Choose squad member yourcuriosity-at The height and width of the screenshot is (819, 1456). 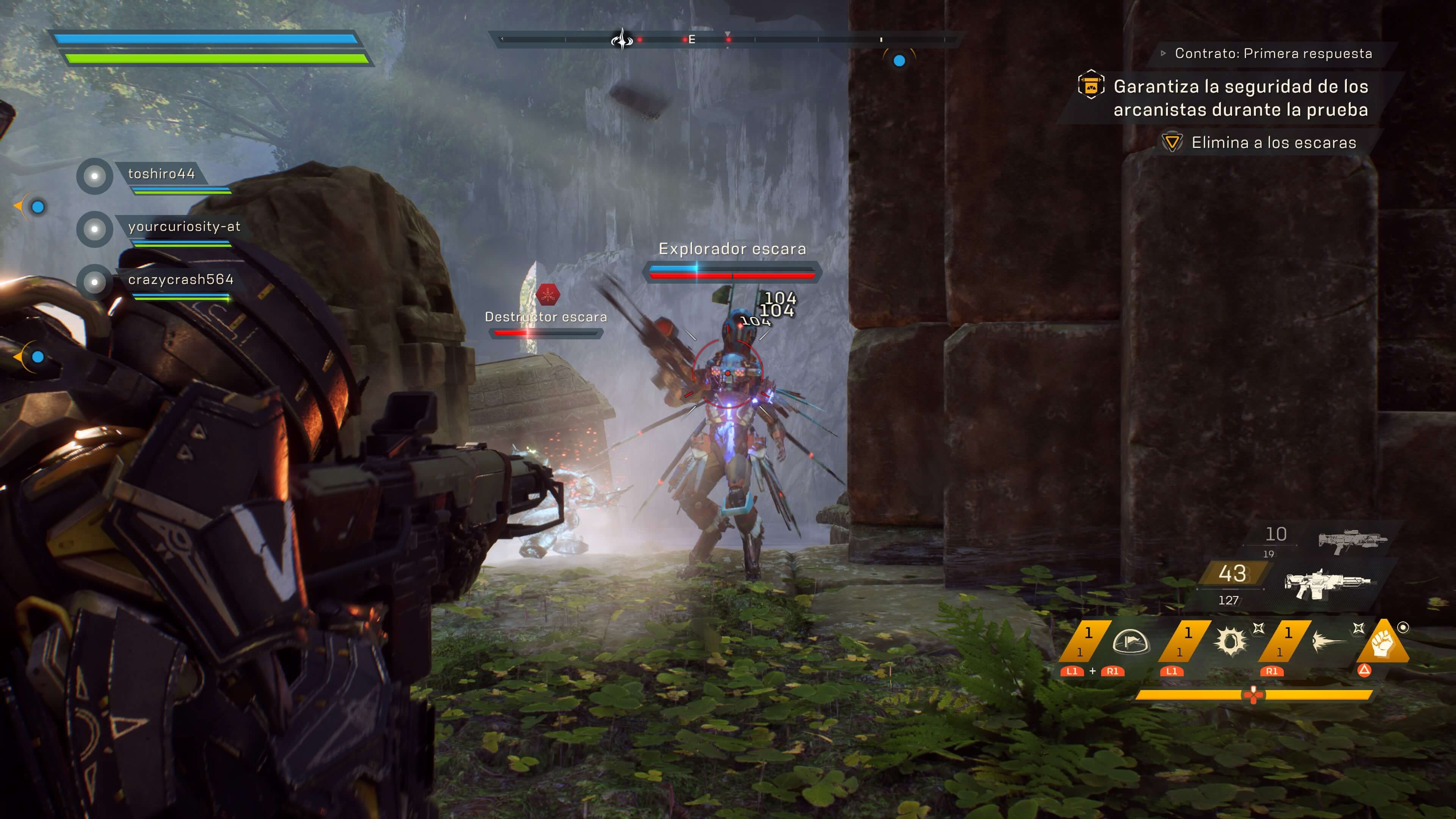tap(184, 227)
